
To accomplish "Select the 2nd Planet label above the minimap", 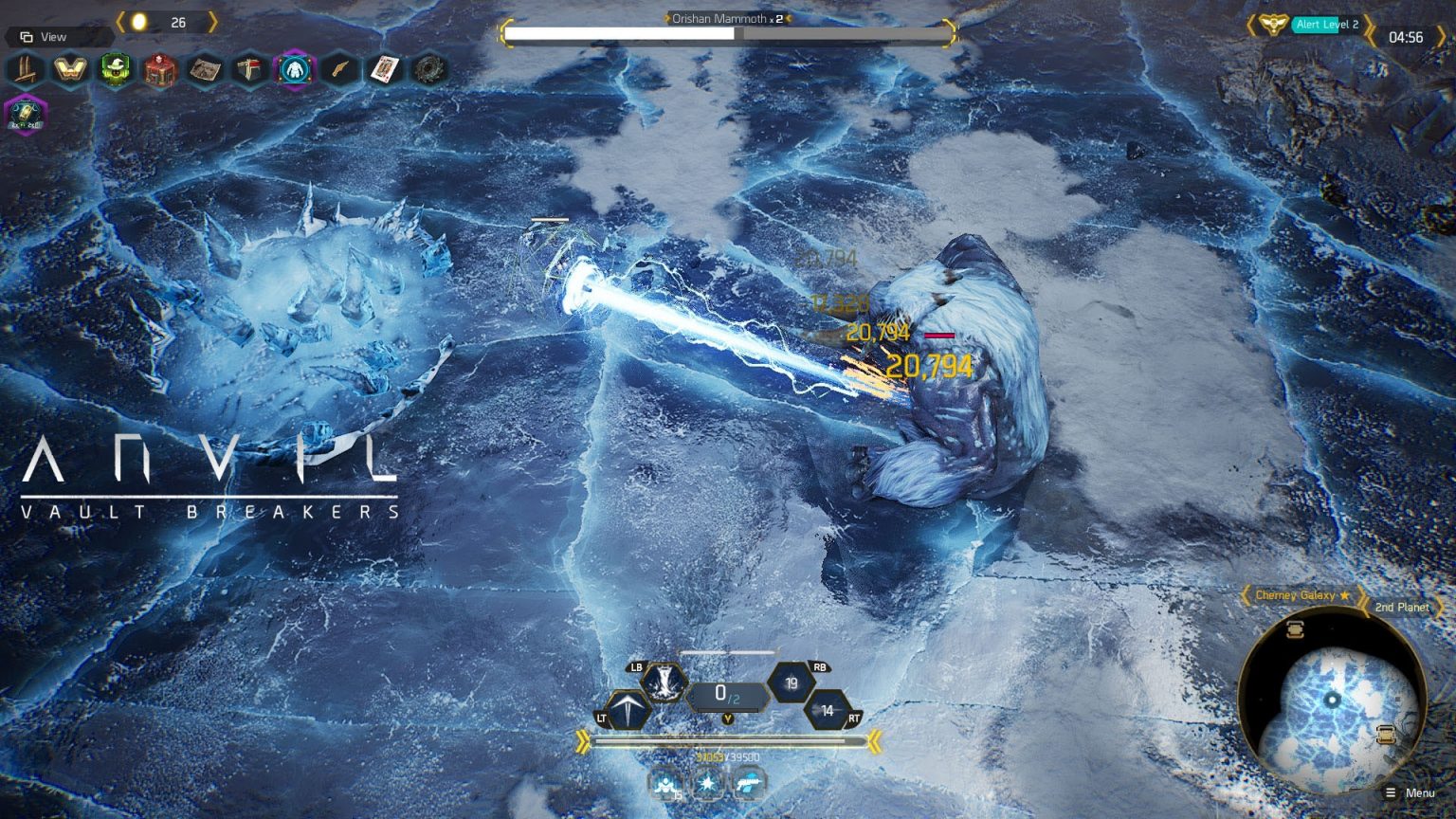I will click(x=1402, y=607).
